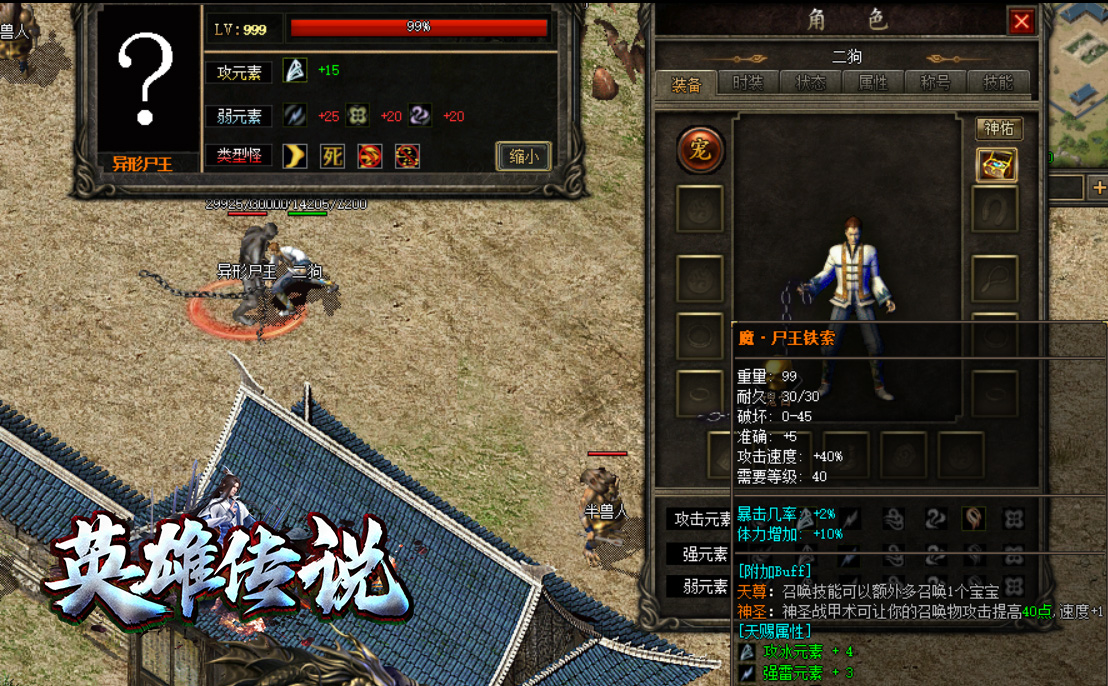Click the yellow boot monster type icon
This screenshot has height=686, width=1108.
(x=294, y=156)
